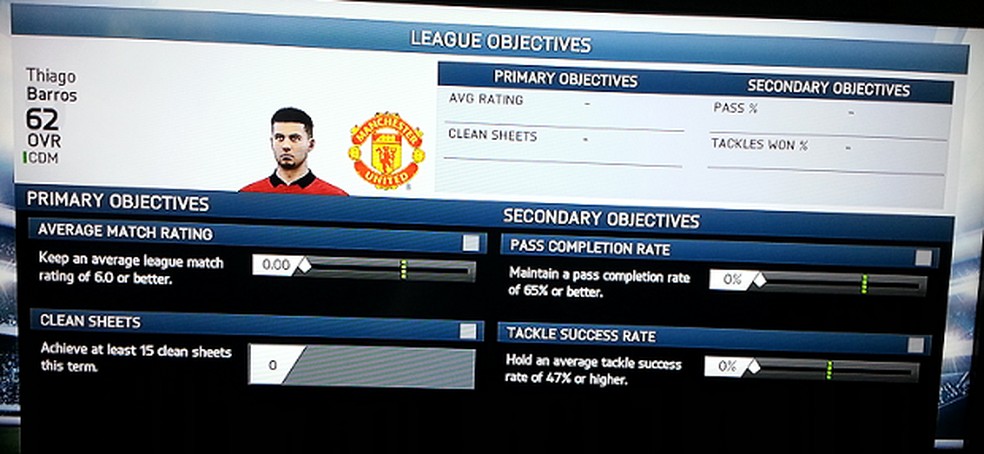Select the Clean Sheets objective header

[x=90, y=322]
